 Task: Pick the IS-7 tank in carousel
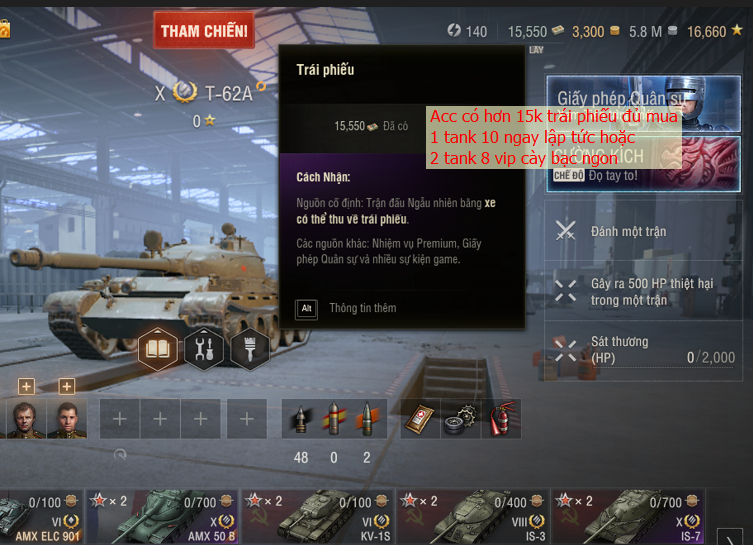[x=628, y=517]
